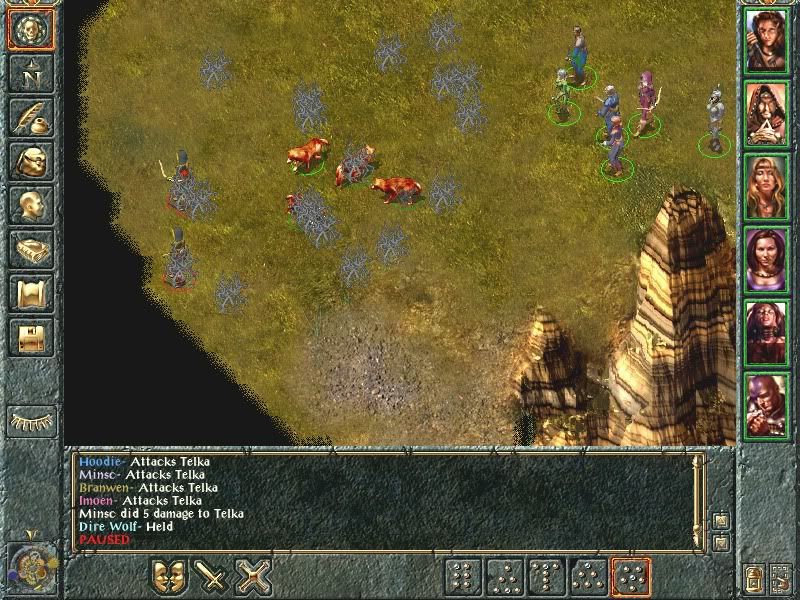Click the closed-eye rest button

(x=31, y=421)
